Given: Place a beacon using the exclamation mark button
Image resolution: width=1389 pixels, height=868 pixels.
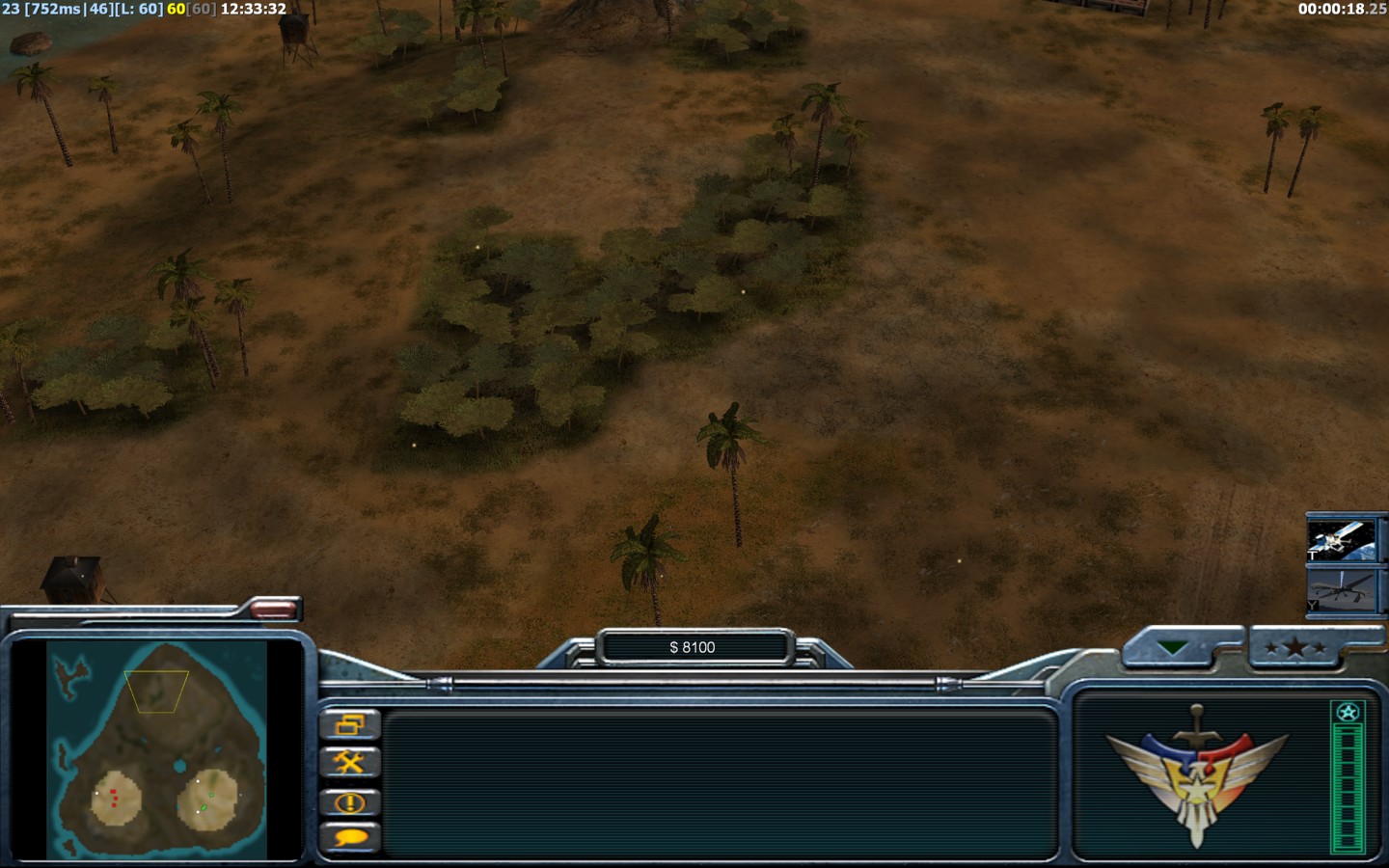Looking at the screenshot, I should tap(349, 801).
